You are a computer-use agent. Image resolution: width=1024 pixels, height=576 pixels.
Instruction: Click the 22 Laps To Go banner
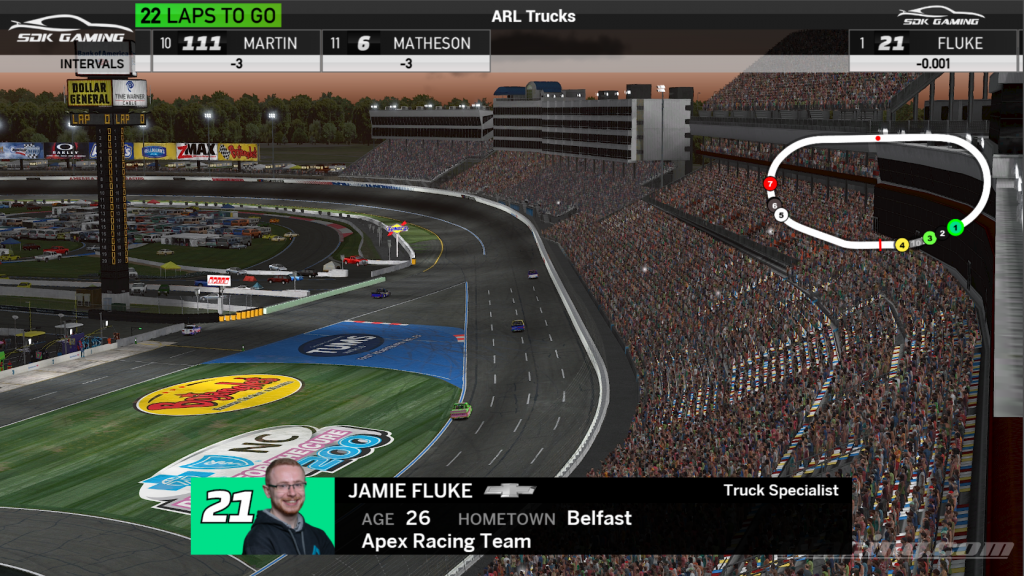[x=208, y=15]
